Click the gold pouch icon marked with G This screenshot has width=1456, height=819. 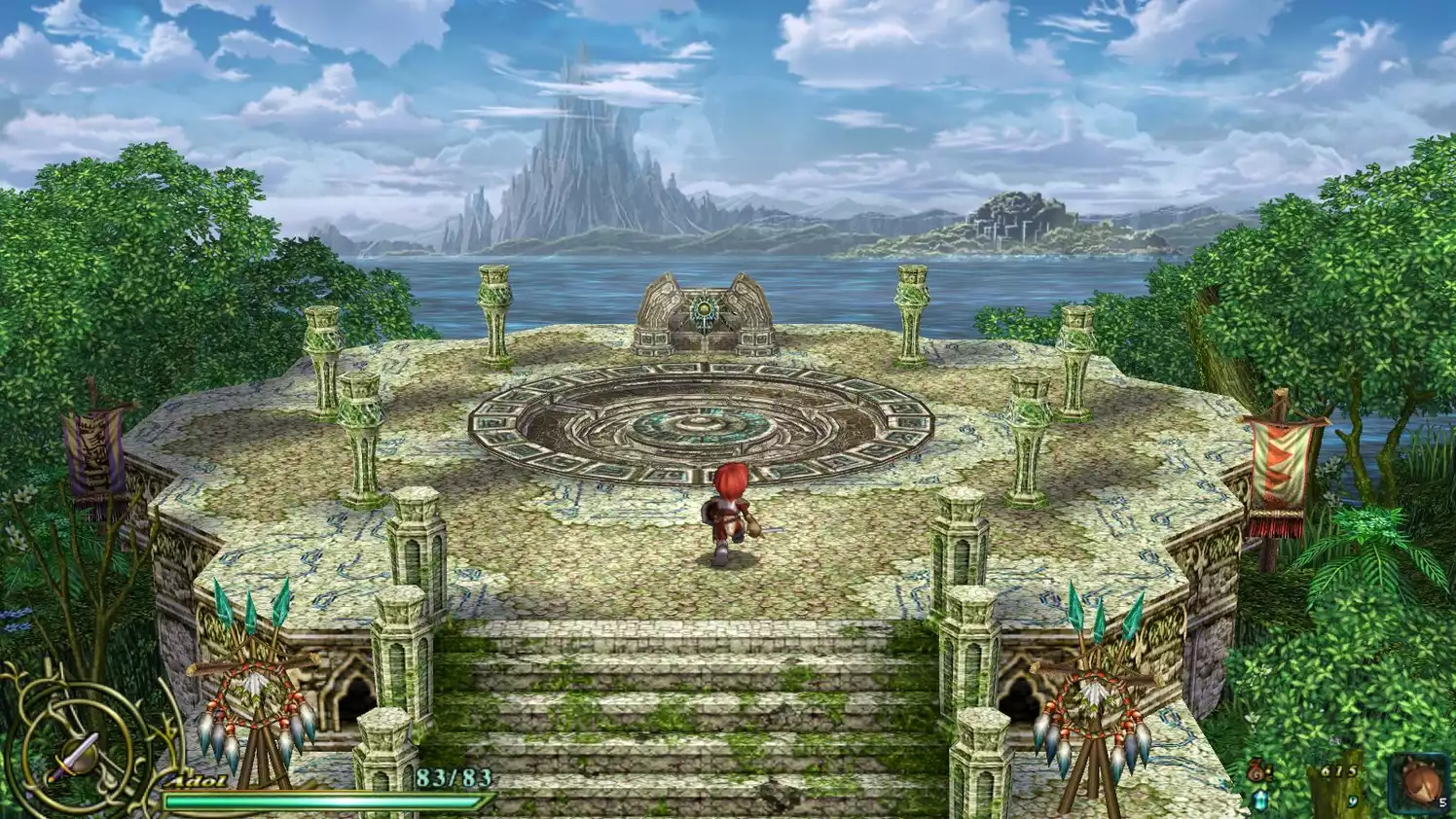(x=1257, y=771)
